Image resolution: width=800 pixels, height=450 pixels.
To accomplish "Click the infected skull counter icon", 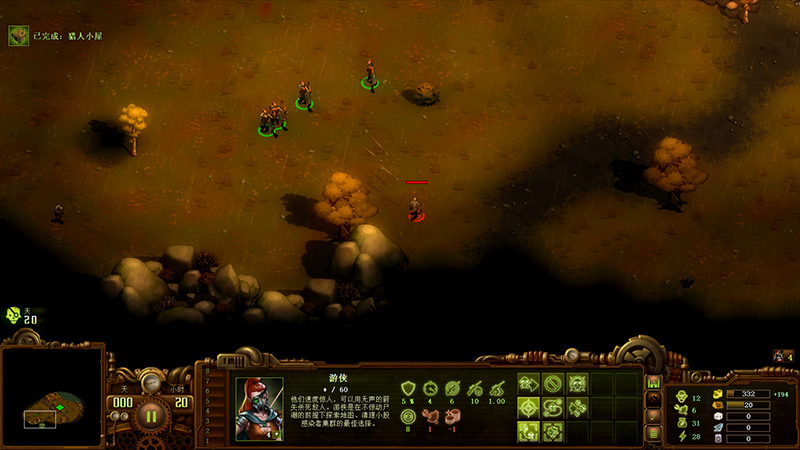I will pyautogui.click(x=14, y=315).
